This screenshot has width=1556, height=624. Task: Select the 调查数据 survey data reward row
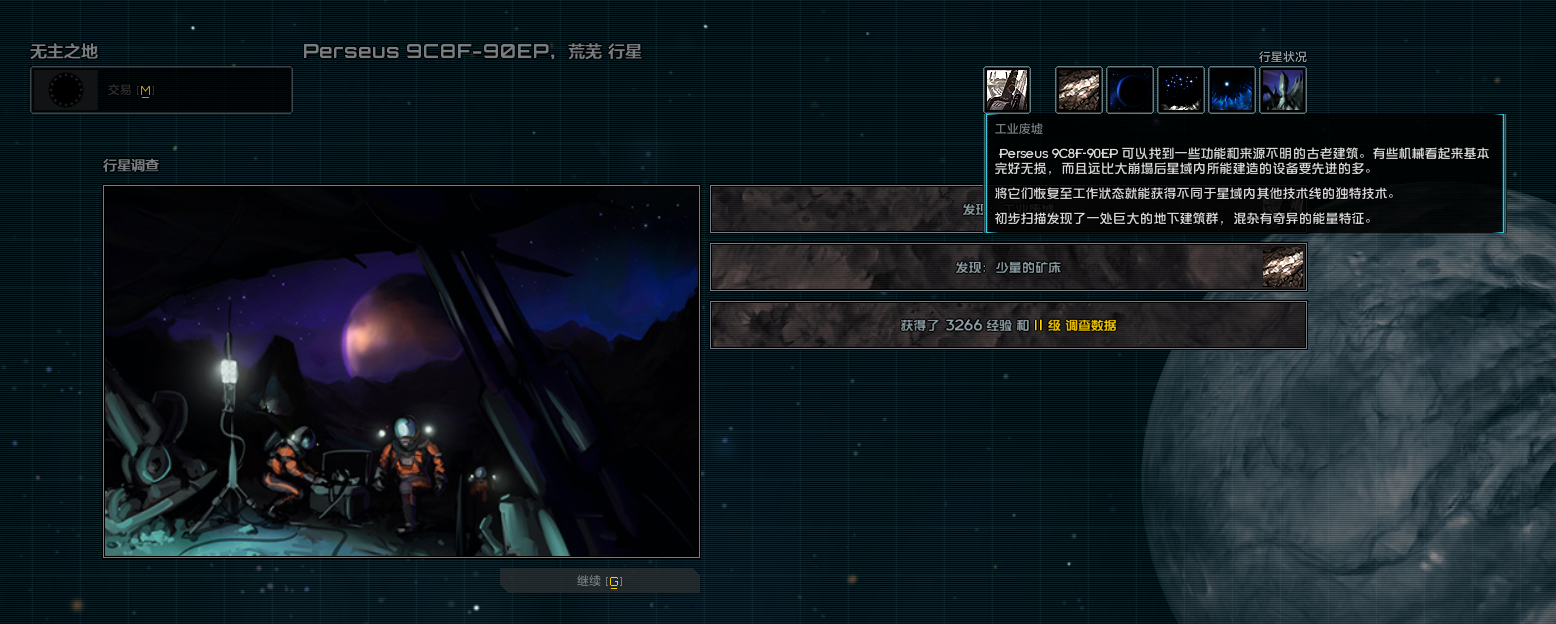point(1008,325)
